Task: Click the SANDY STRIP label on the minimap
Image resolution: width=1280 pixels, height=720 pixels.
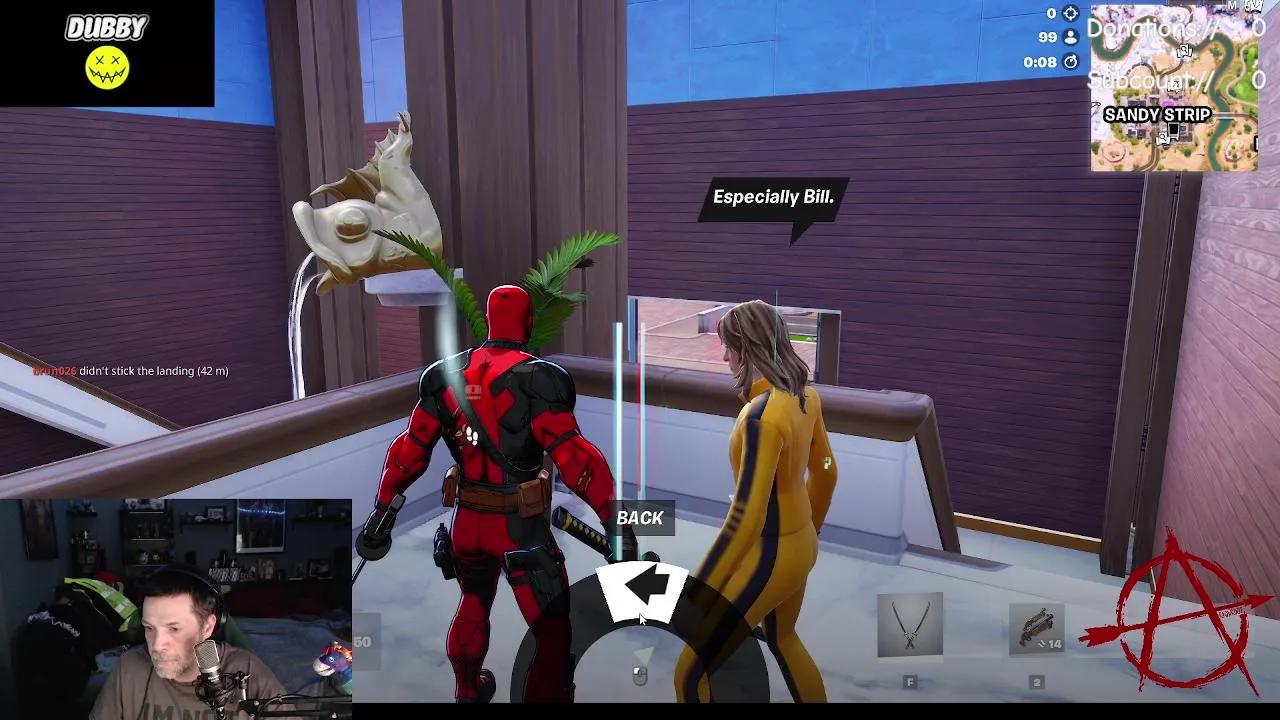Action: 1157,114
